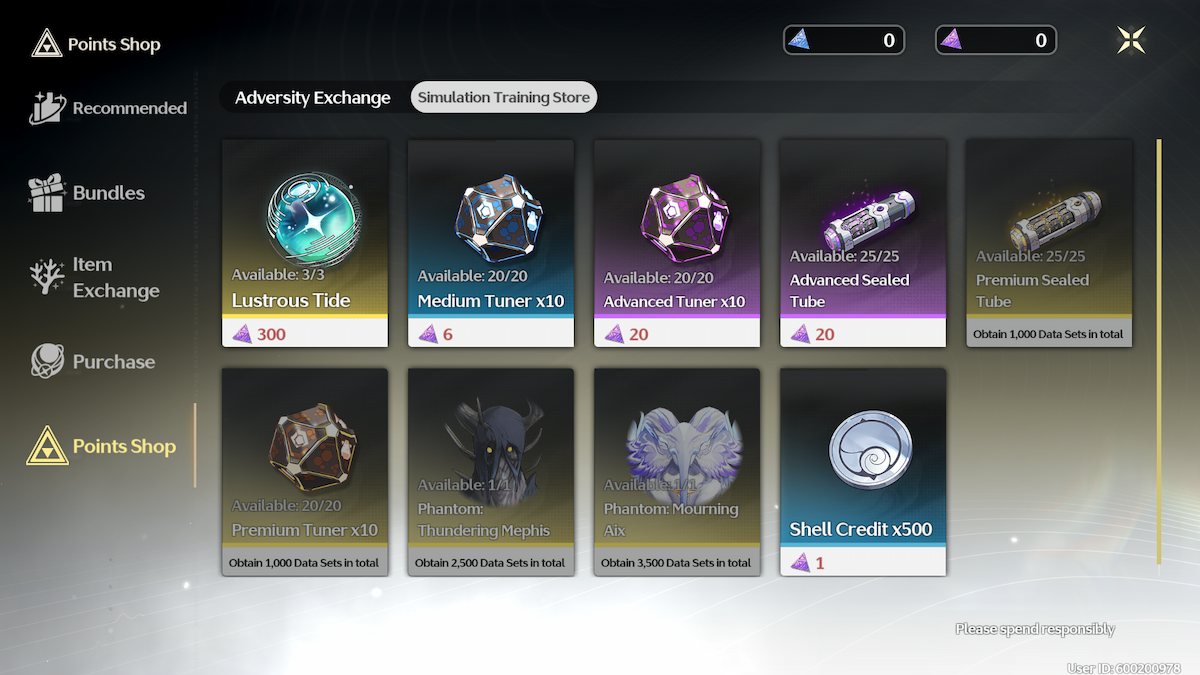Close the shop with the X button
This screenshot has height=675, width=1200.
[x=1131, y=40]
